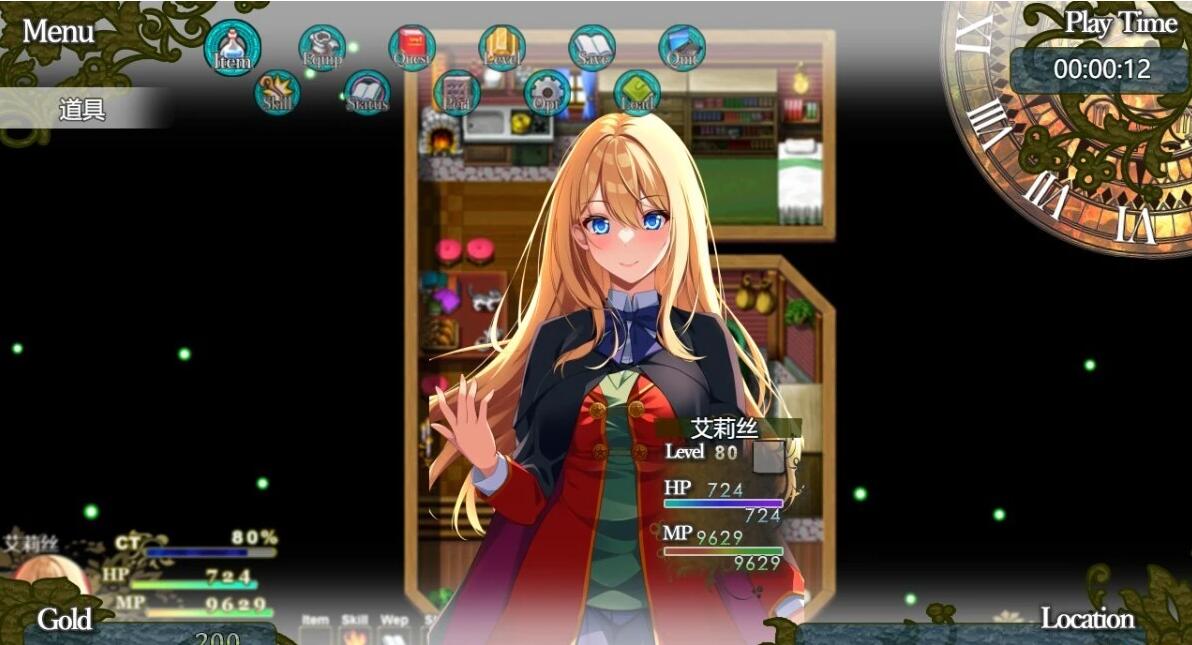Show the Status screen
The image size is (1192, 645).
tap(367, 92)
